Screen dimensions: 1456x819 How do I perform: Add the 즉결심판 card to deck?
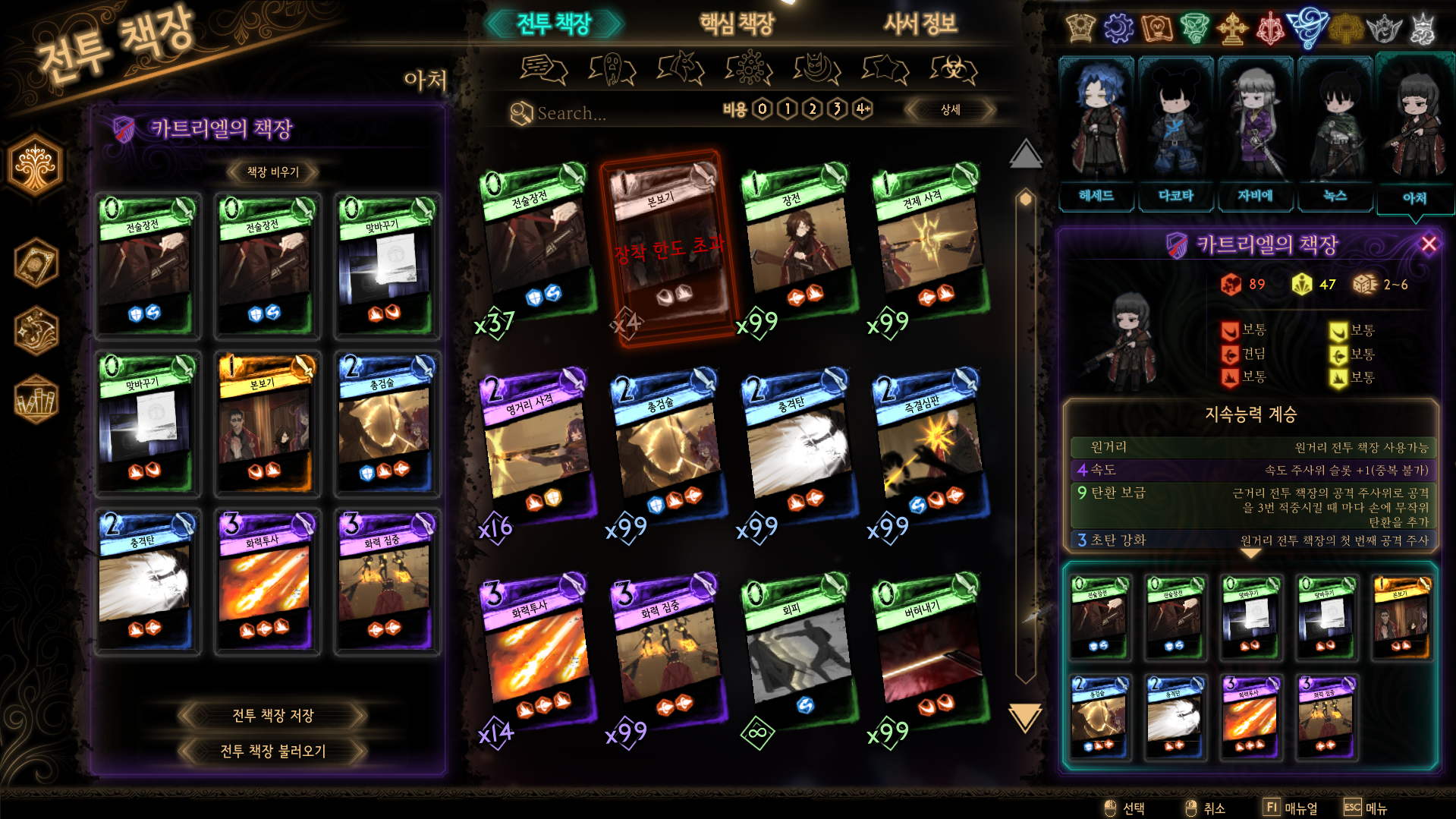click(930, 448)
